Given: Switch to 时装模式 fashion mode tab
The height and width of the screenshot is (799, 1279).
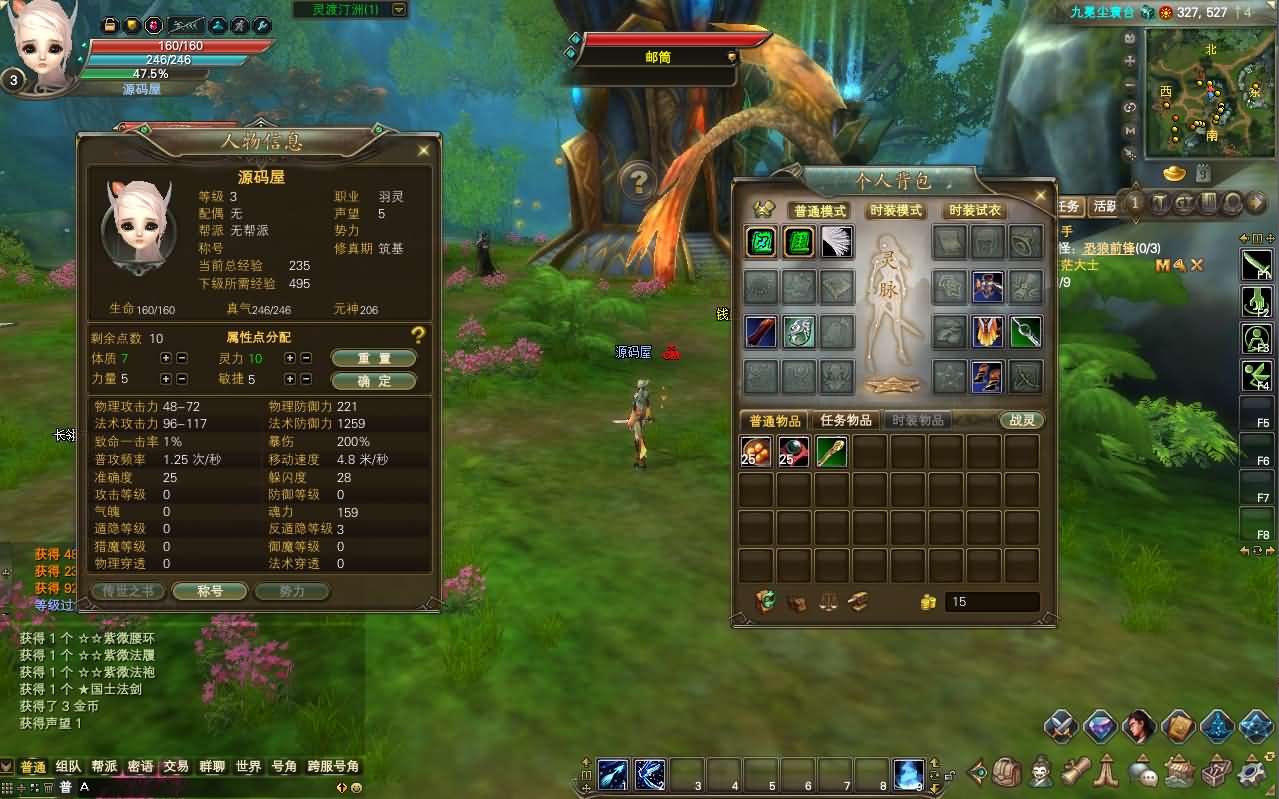Looking at the screenshot, I should pyautogui.click(x=895, y=211).
